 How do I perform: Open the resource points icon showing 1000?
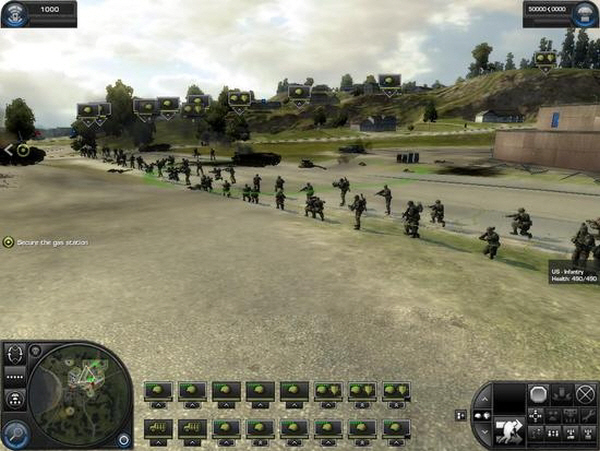13,8
